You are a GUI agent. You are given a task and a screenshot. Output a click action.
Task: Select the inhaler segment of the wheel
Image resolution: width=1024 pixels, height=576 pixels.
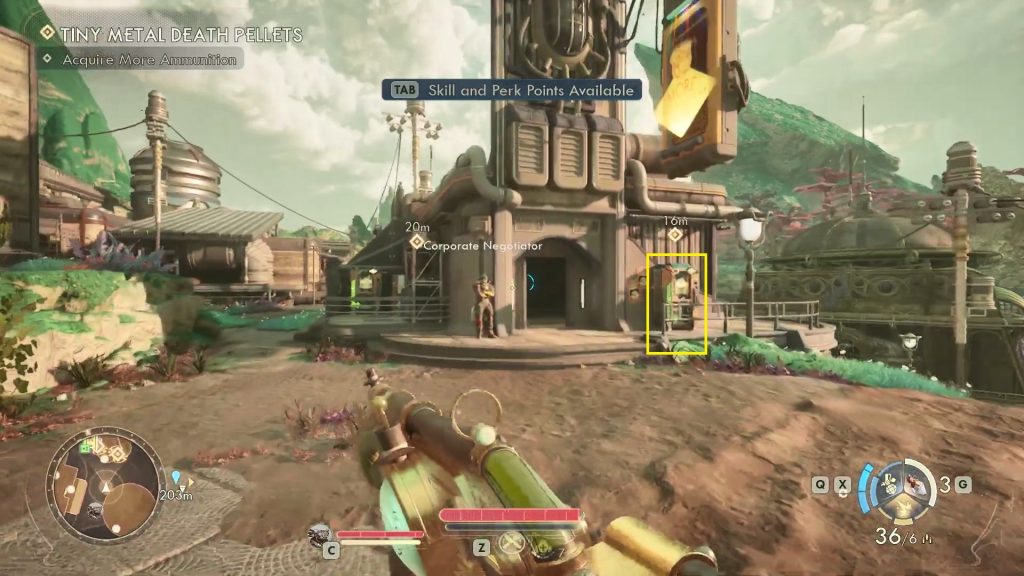917,483
